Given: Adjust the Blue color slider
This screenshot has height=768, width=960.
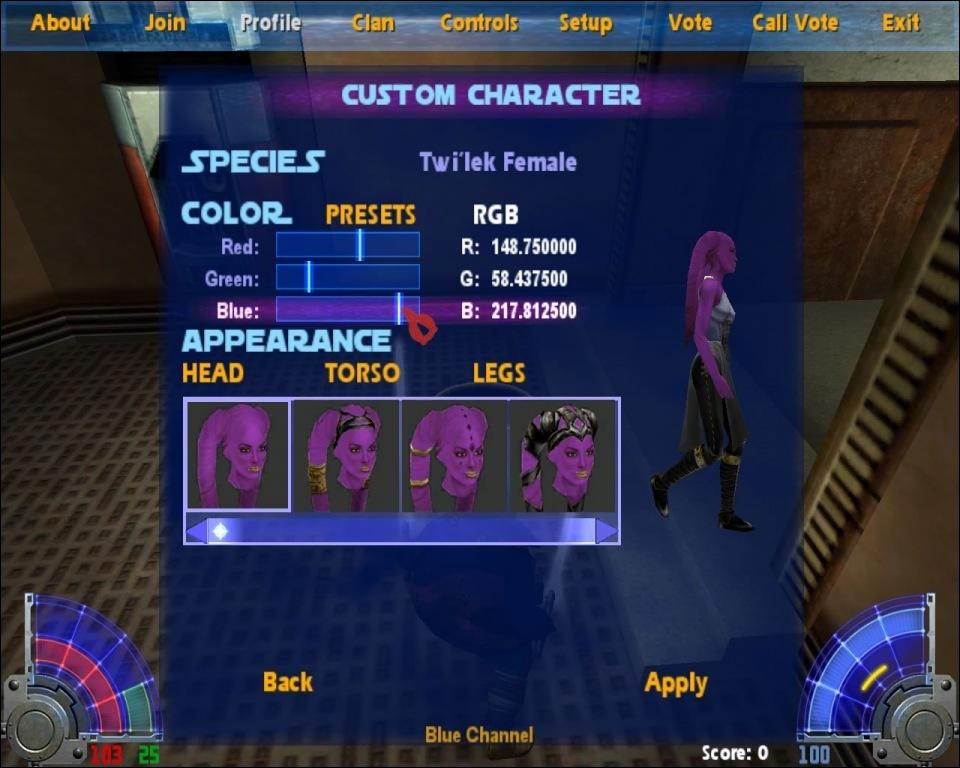Looking at the screenshot, I should (x=399, y=310).
